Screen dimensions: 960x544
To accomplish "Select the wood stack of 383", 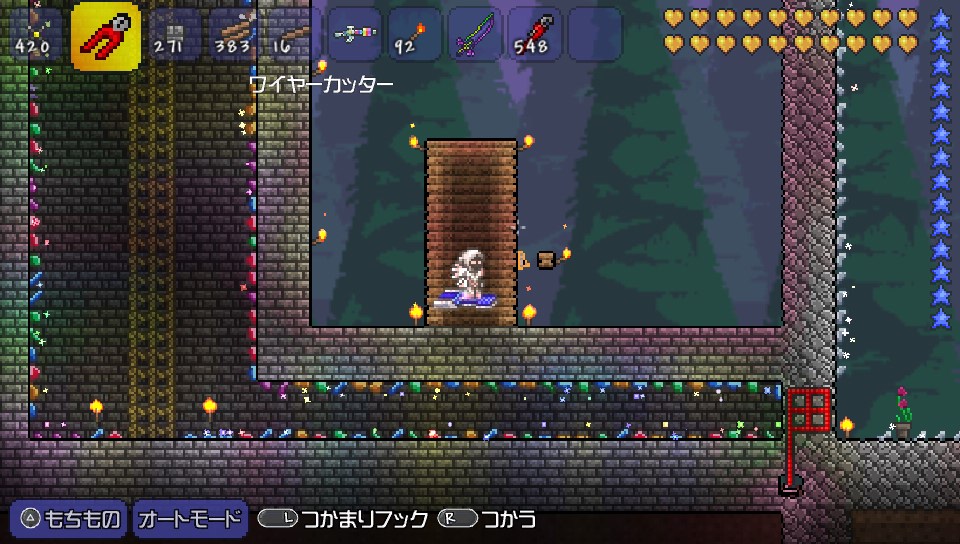I will 232,34.
